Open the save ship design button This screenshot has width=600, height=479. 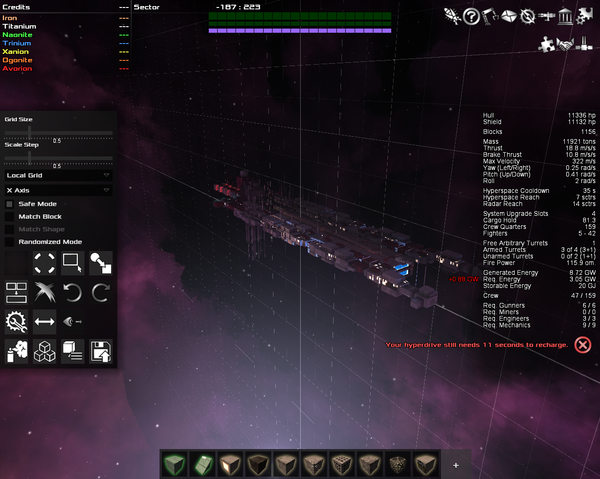coord(101,350)
